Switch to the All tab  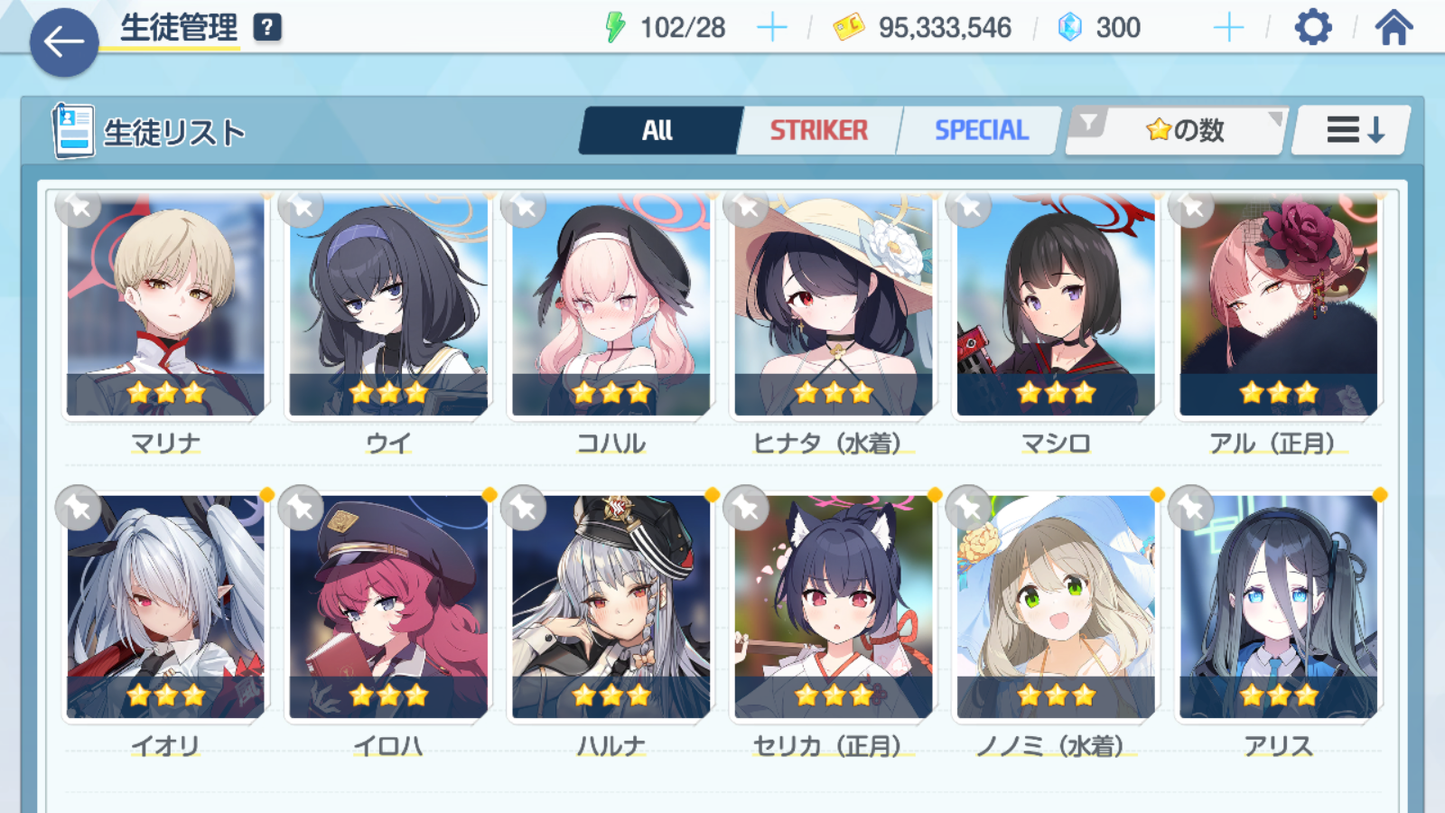click(x=658, y=130)
